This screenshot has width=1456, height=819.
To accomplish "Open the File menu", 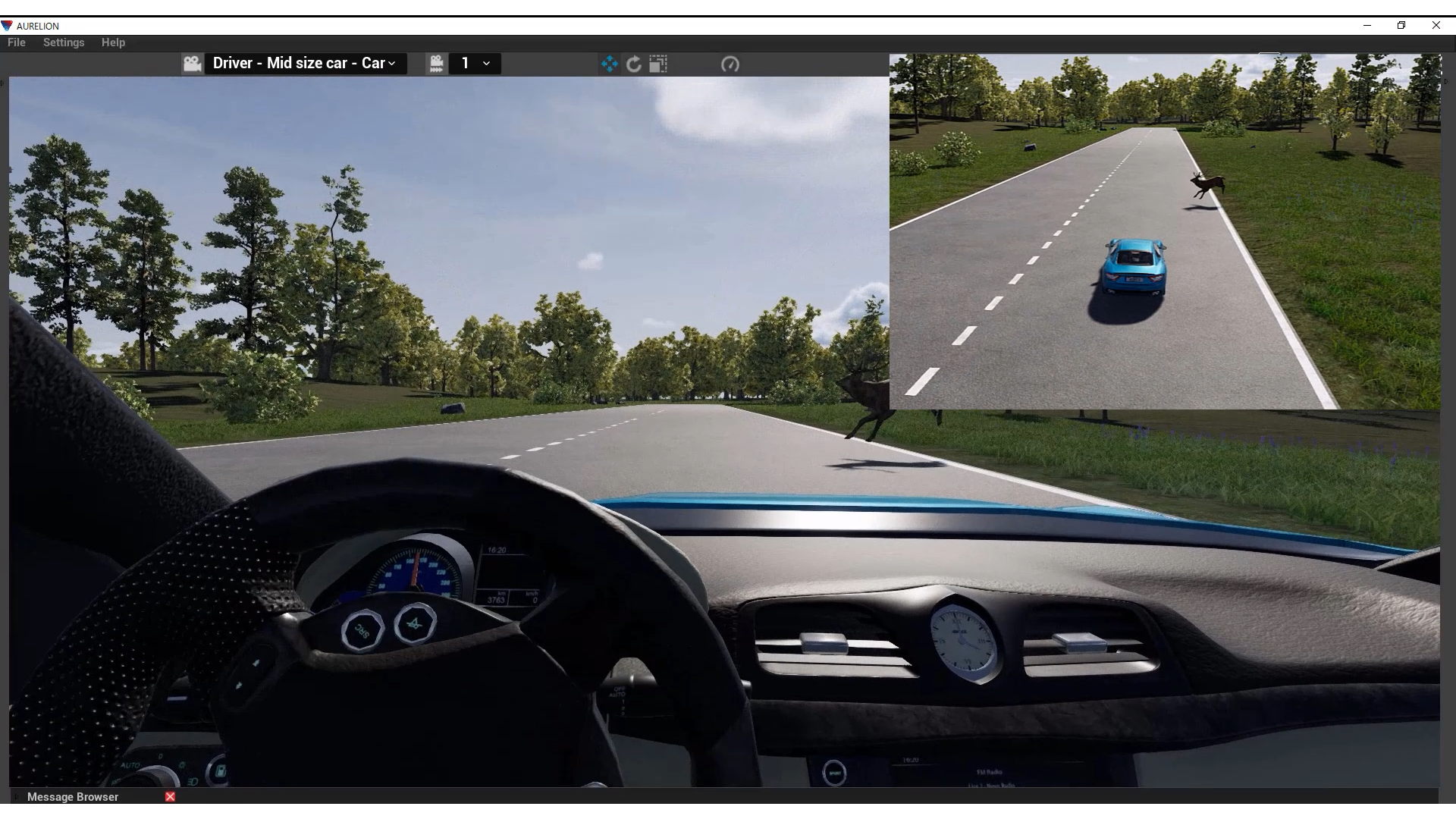I will coord(16,42).
